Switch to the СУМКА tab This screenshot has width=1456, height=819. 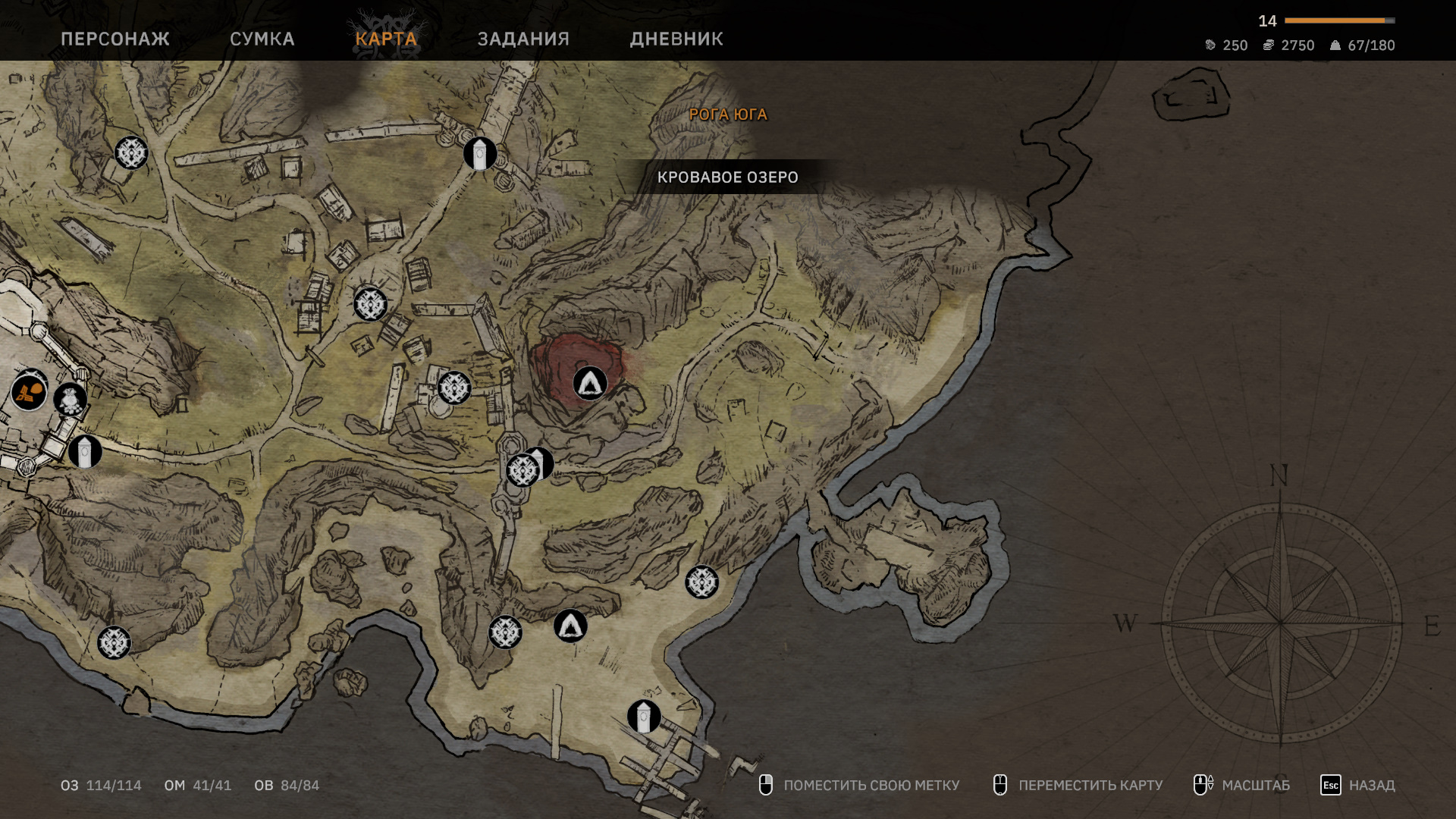(x=262, y=39)
